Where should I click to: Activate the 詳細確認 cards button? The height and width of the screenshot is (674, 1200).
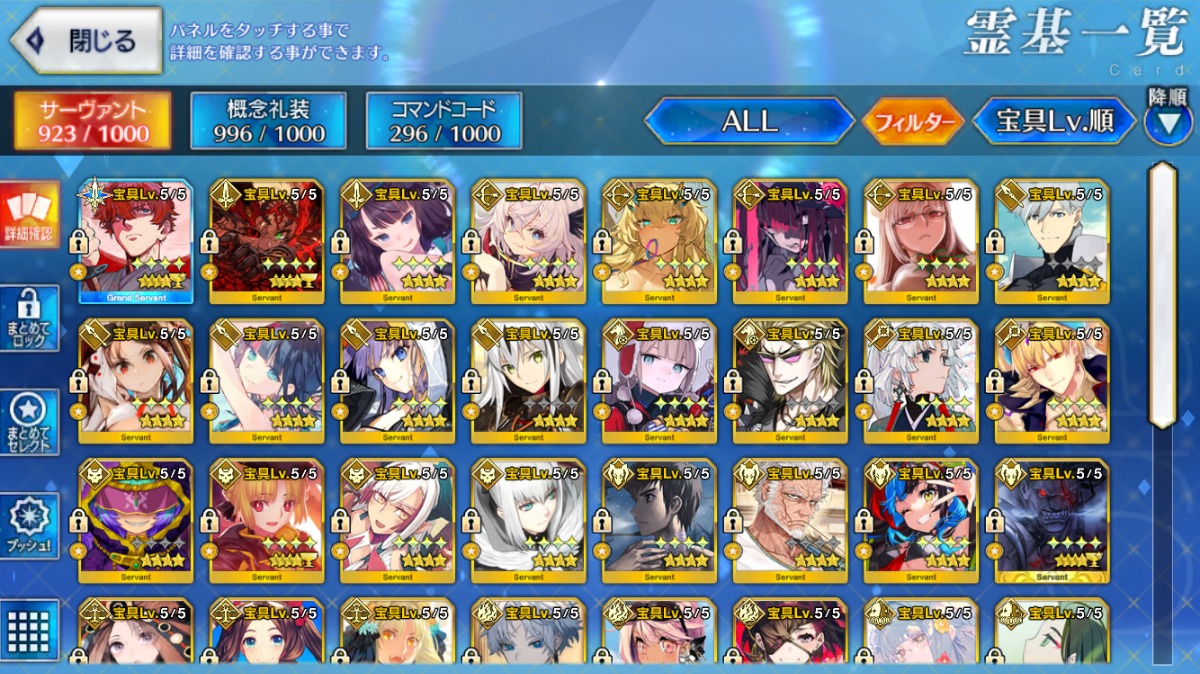[x=29, y=215]
